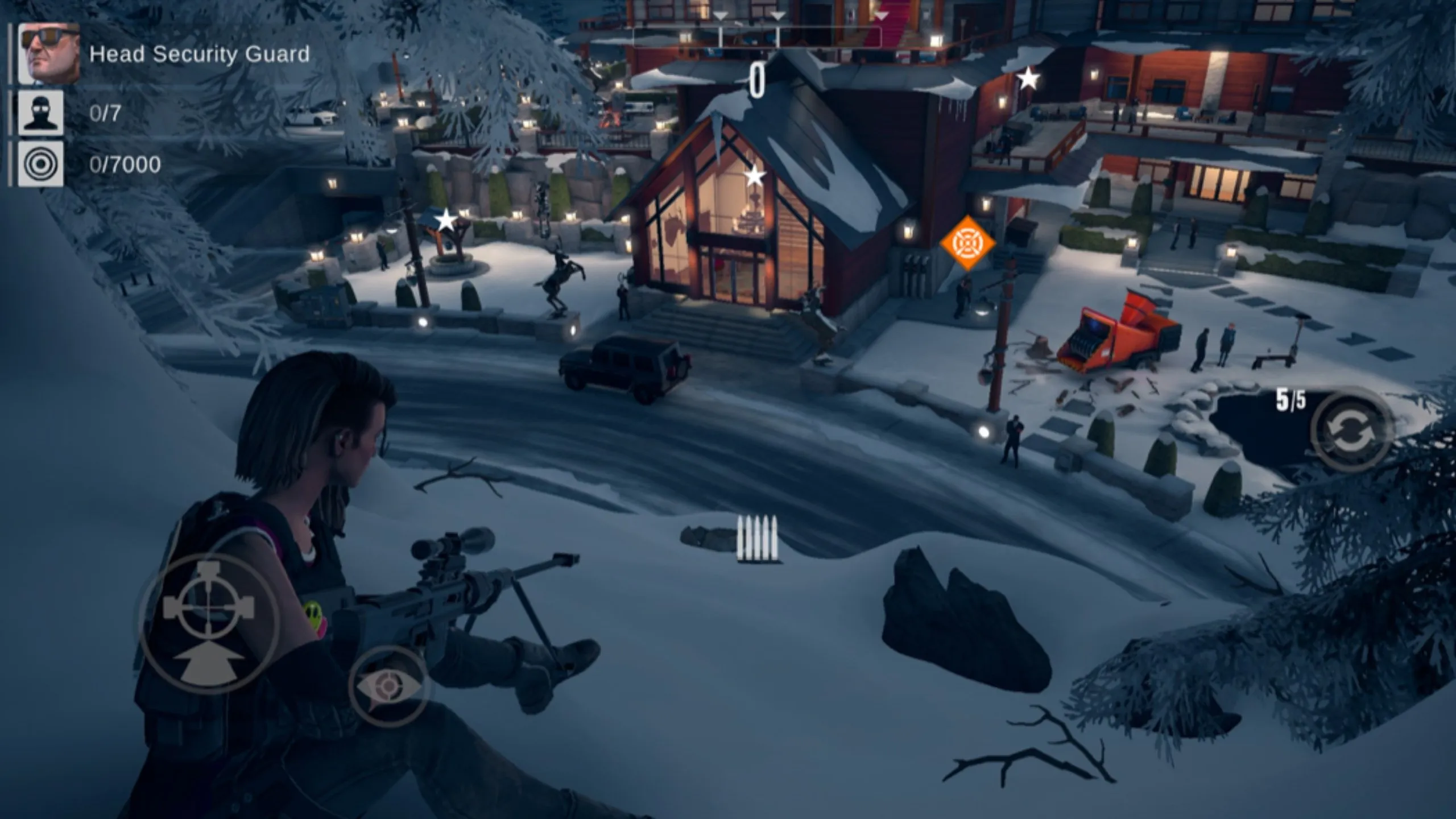This screenshot has width=1456, height=819.
Task: Click the concentric-circles score objective icon
Action: click(40, 164)
